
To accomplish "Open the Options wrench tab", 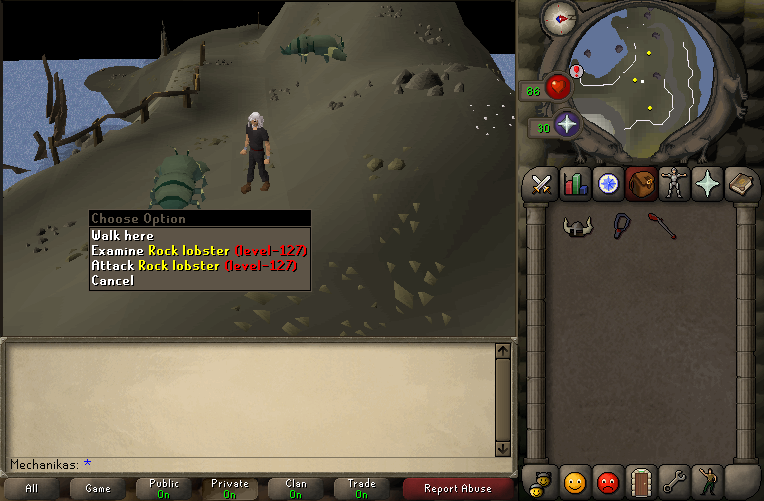I will (x=674, y=482).
